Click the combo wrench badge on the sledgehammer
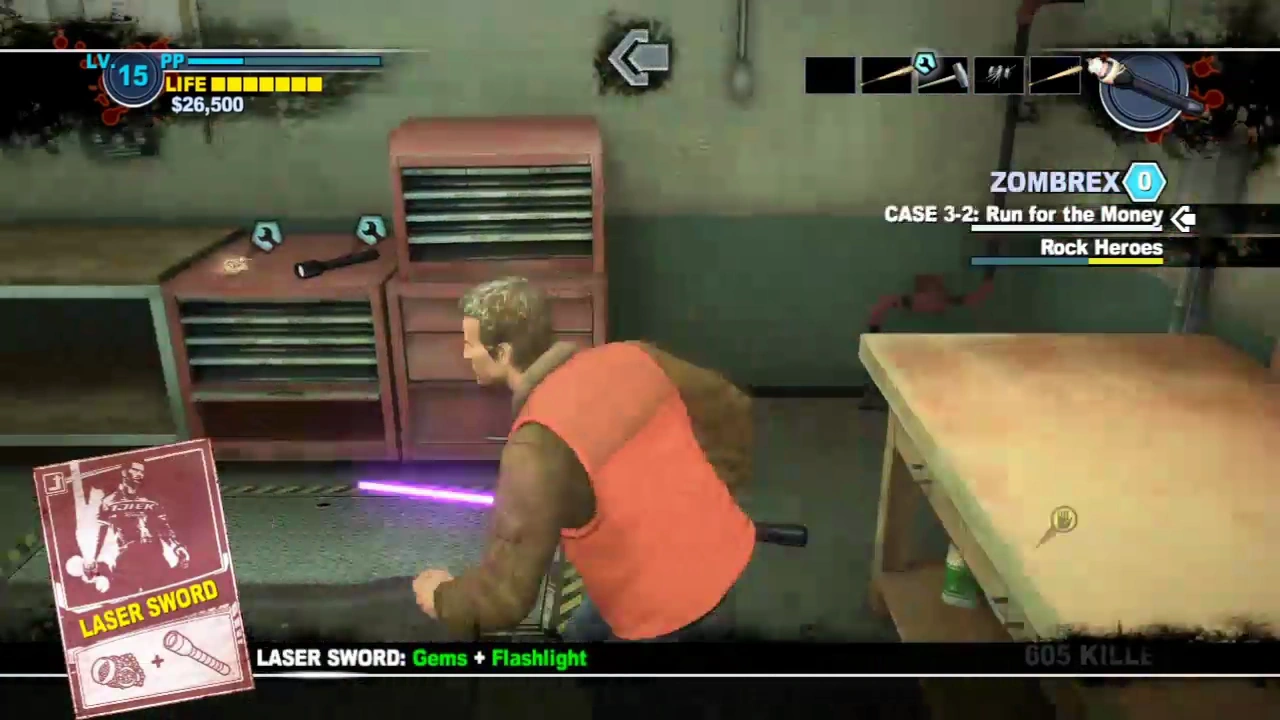Image resolution: width=1280 pixels, height=720 pixels. tap(924, 63)
